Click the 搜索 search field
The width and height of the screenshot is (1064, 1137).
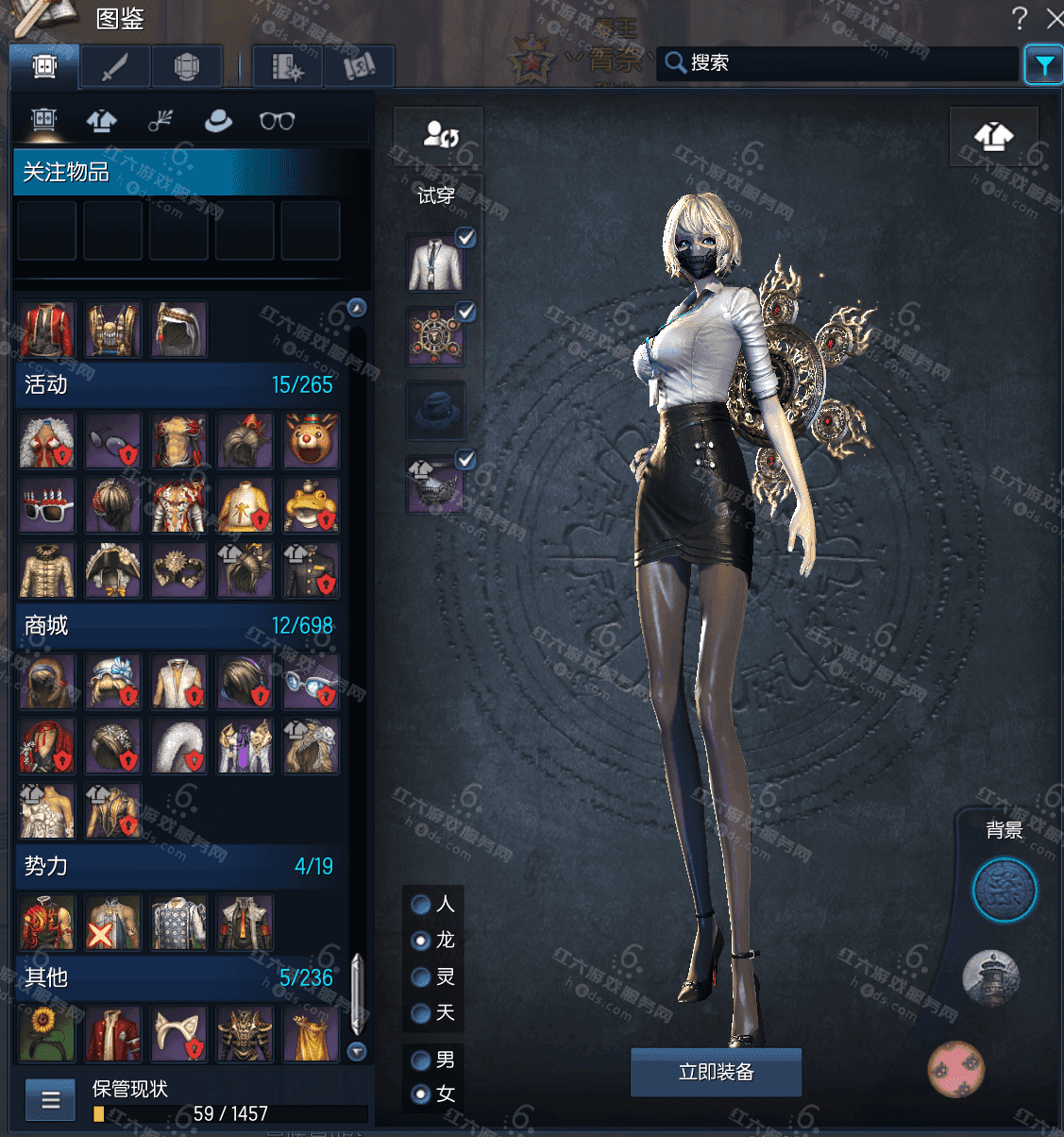[x=840, y=63]
